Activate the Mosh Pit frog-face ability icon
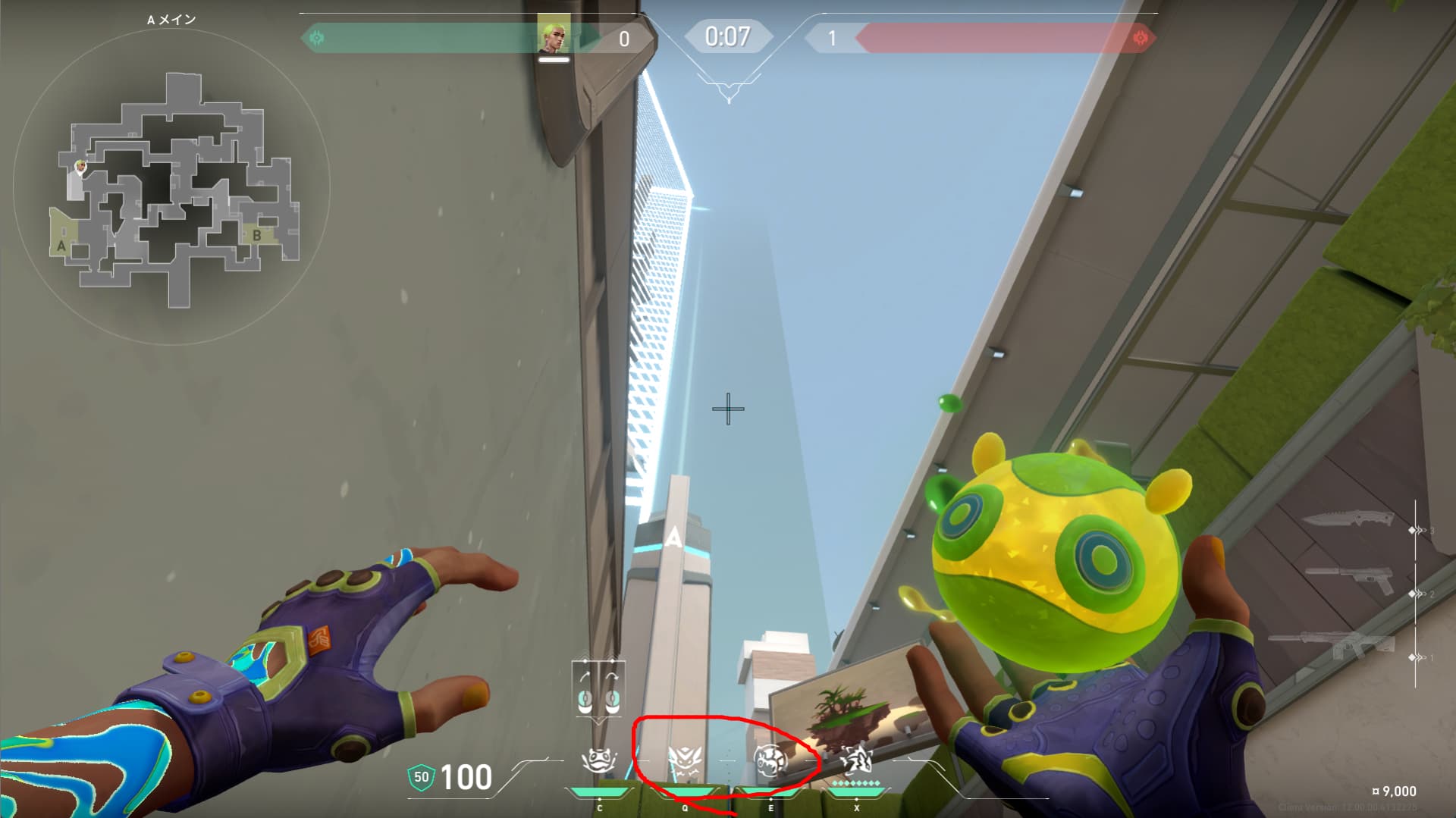1456x818 pixels. click(598, 760)
